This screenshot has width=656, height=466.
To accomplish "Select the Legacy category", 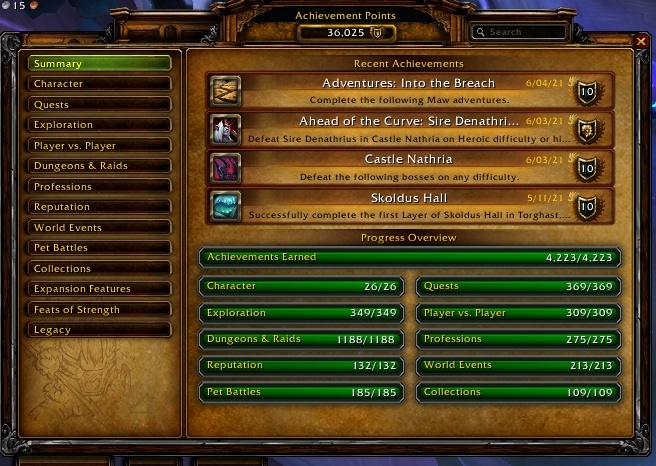I will 99,330.
